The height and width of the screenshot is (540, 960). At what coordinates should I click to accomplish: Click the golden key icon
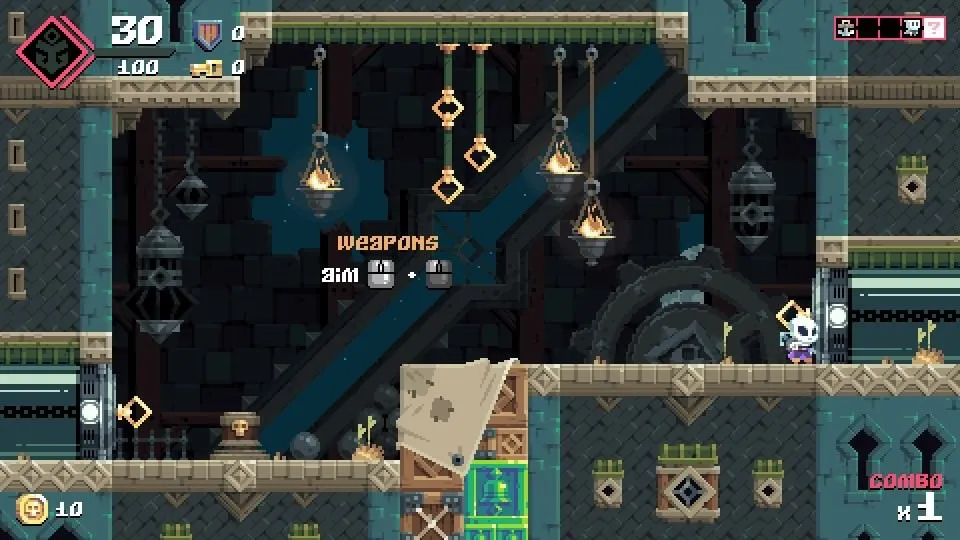pos(206,68)
